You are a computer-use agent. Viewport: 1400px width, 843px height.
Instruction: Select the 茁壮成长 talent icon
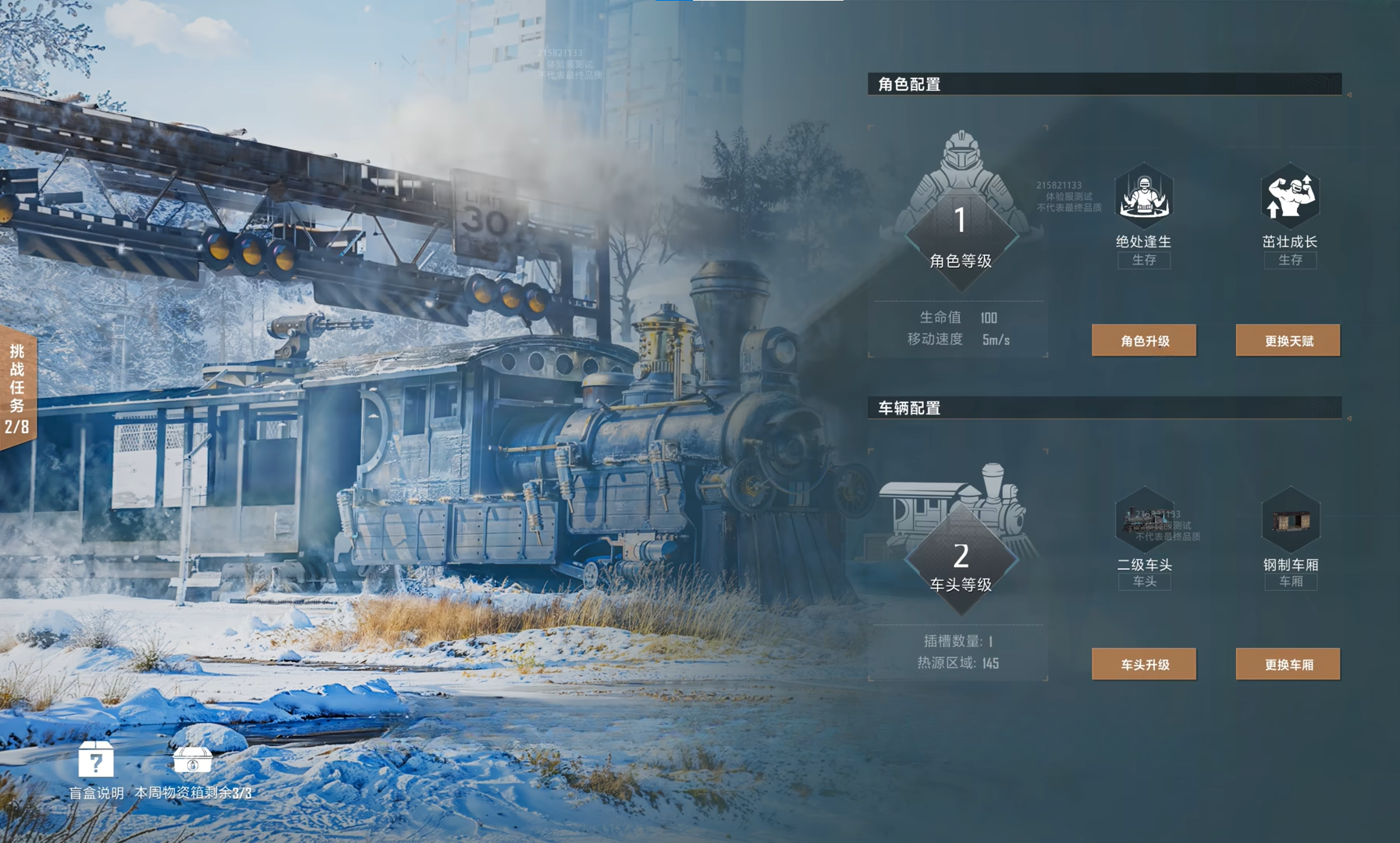[x=1290, y=195]
